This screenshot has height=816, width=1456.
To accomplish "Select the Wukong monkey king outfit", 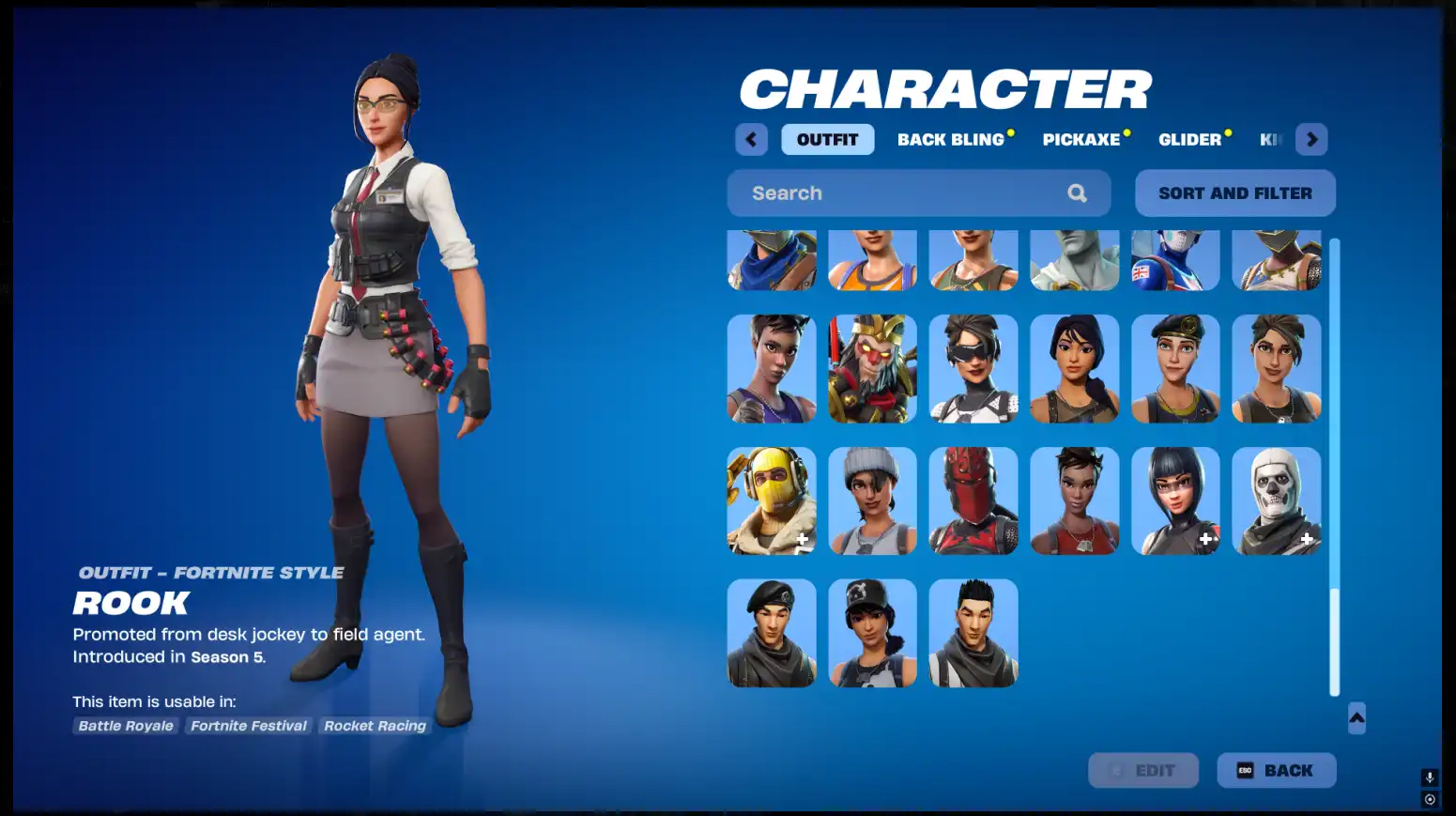I will [x=872, y=368].
